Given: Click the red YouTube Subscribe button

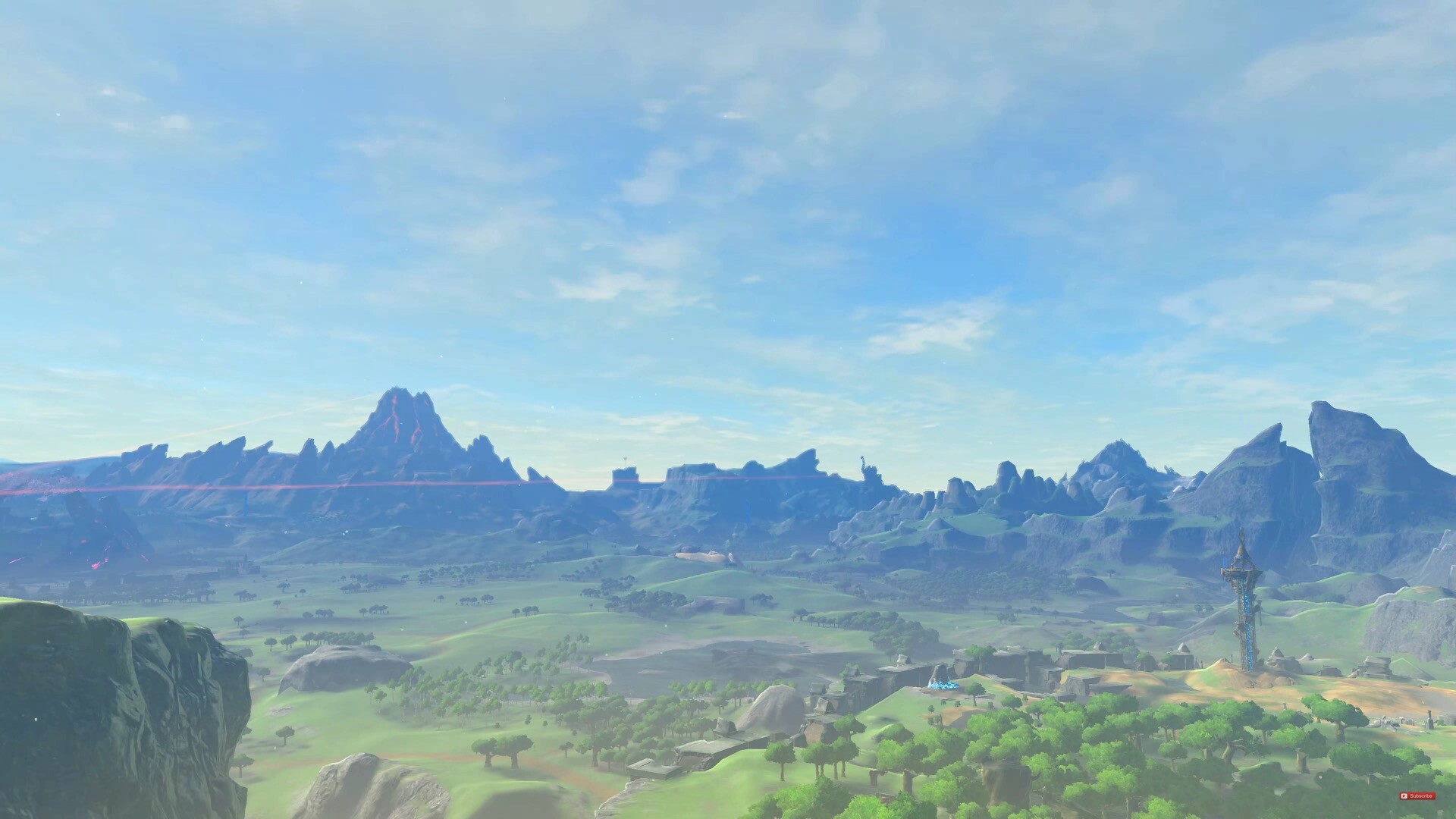Looking at the screenshot, I should pyautogui.click(x=1417, y=796).
